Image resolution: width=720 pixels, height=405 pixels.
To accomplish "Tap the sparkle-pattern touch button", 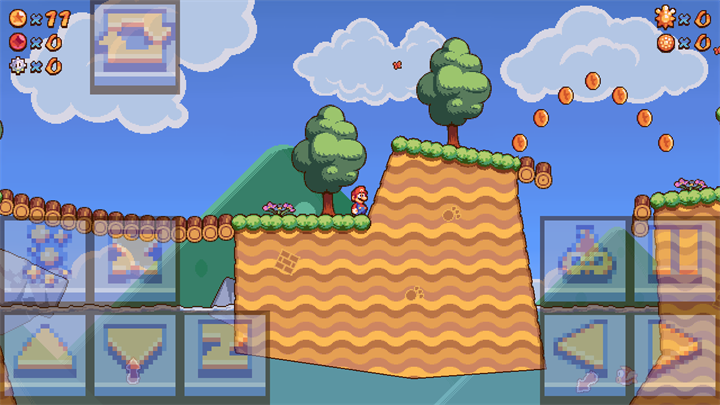I will (x=46, y=260).
